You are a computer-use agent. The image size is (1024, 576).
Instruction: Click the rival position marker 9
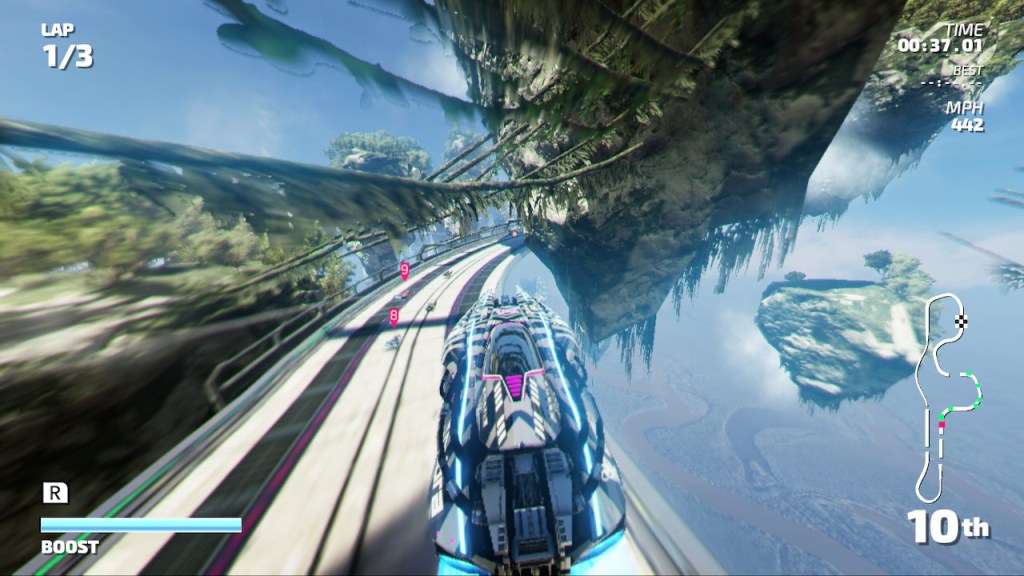click(x=404, y=269)
